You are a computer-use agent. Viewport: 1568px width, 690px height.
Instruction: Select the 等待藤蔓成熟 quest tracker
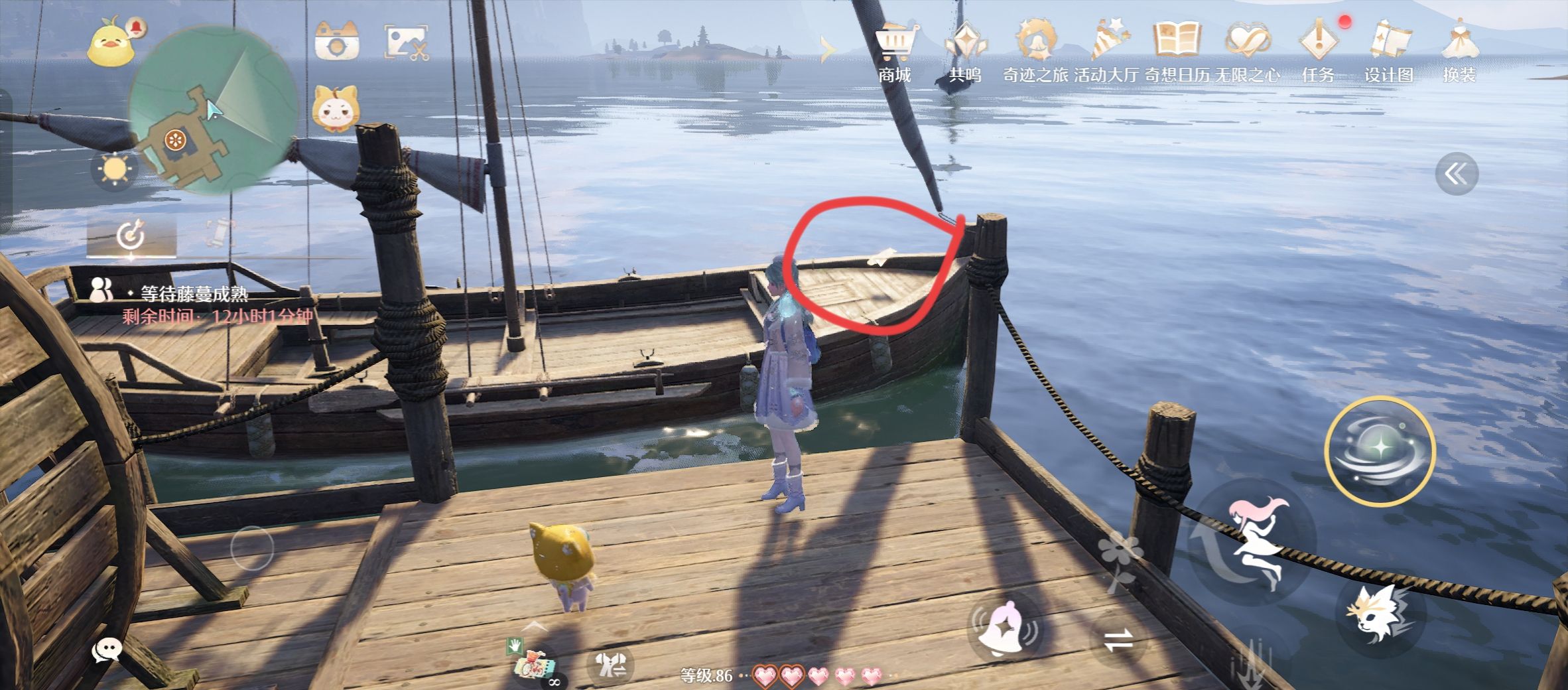click(x=194, y=294)
